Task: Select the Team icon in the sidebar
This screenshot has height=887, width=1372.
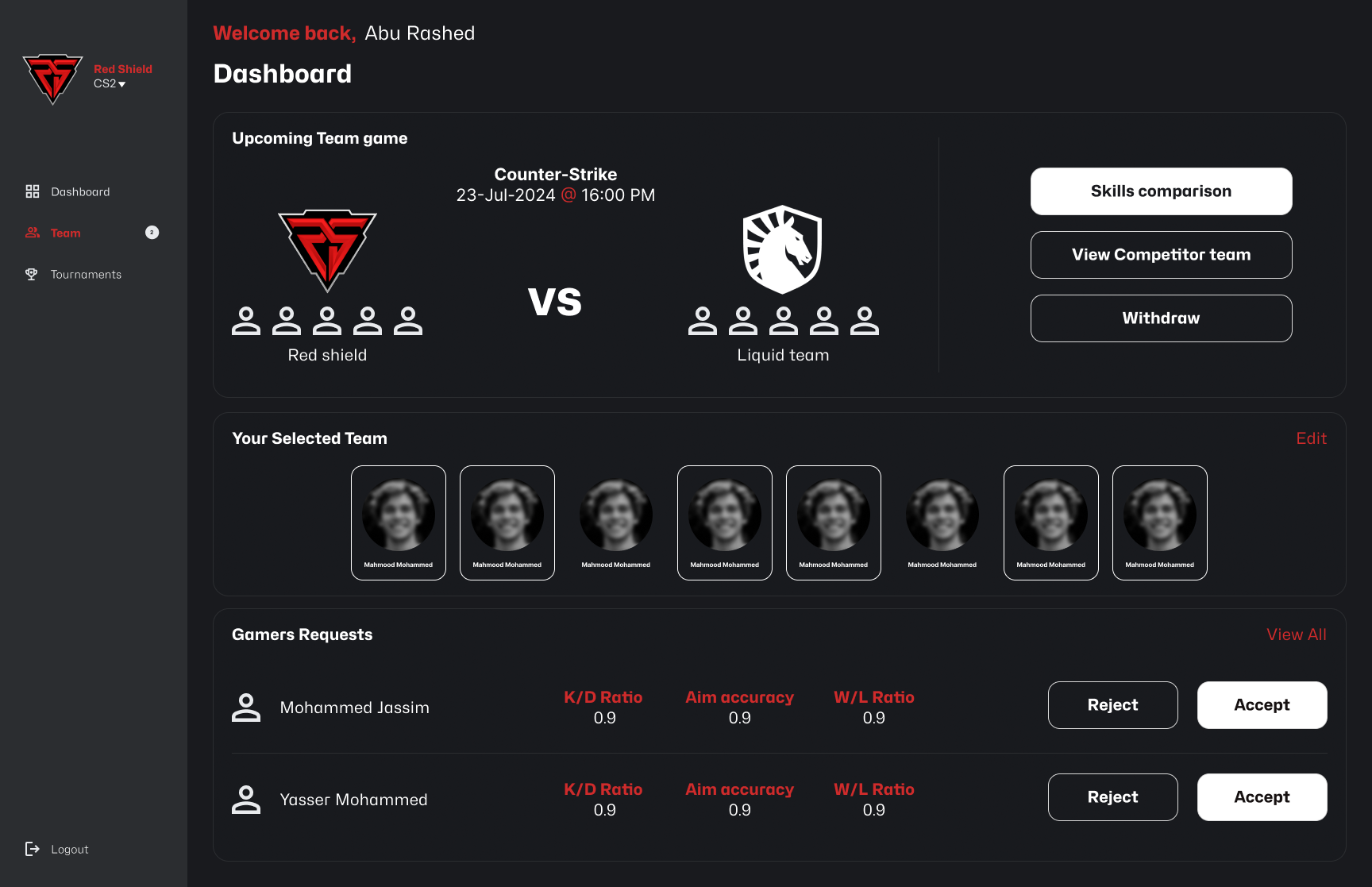Action: coord(32,233)
